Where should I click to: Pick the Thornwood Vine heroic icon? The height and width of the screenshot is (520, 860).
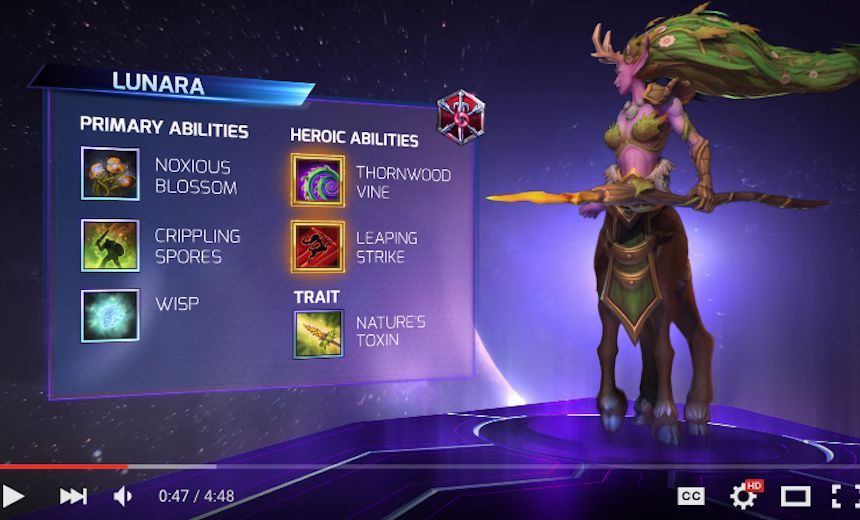[318, 181]
